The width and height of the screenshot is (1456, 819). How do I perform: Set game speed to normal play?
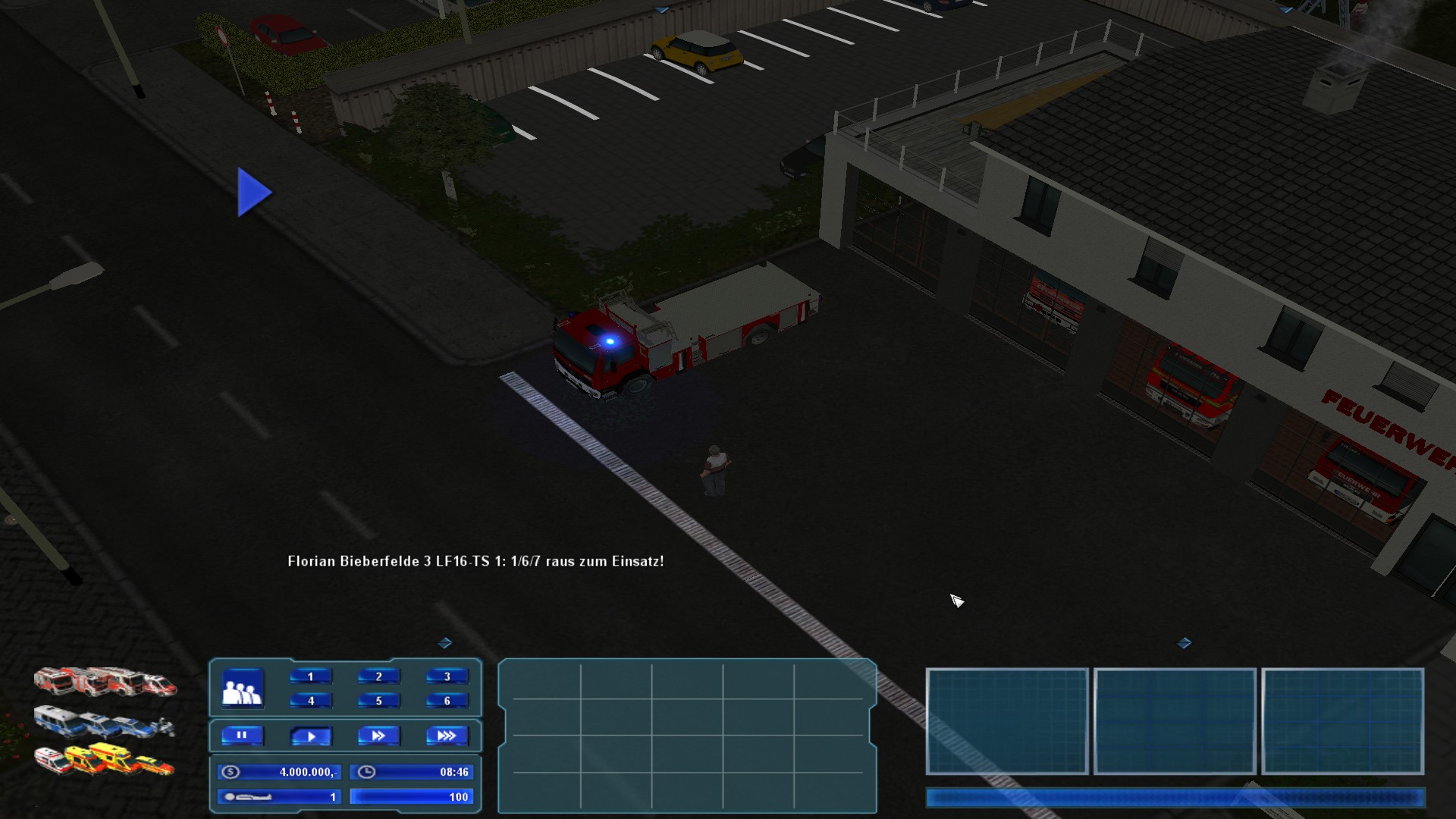pyautogui.click(x=310, y=736)
